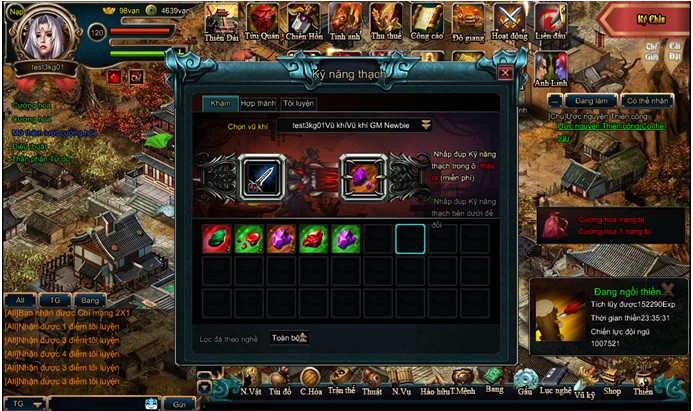The image size is (693, 411).
Task: Switch to the Hợp thành tab
Action: (x=258, y=103)
